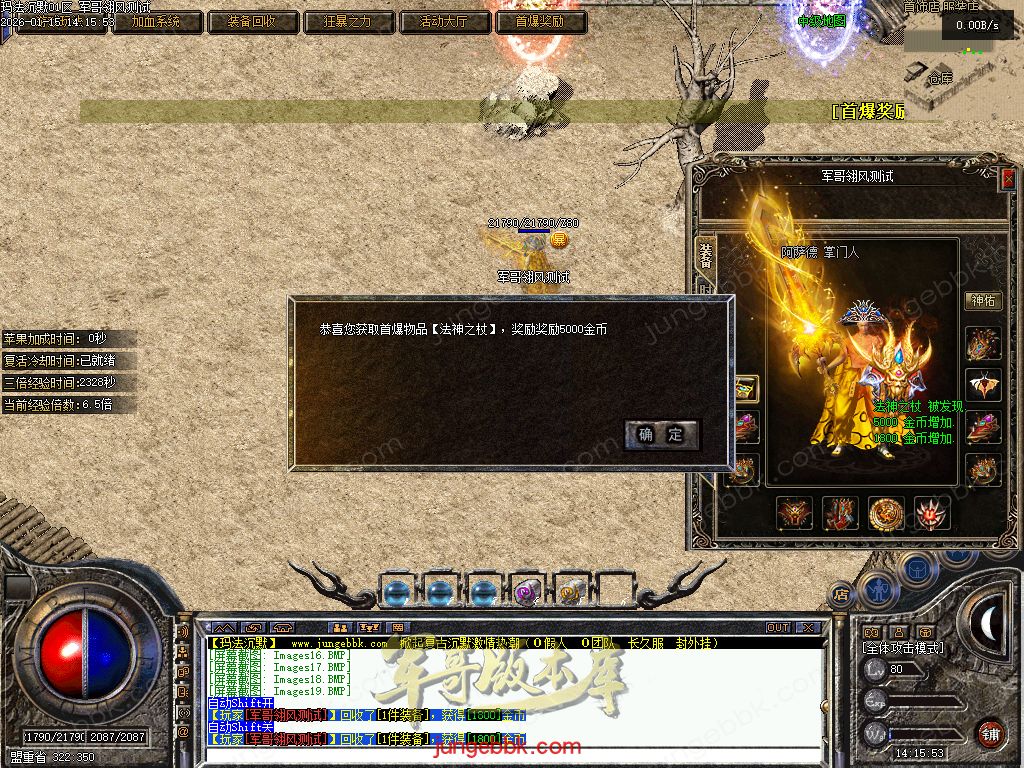Open the 首爆奖励 first-drop rewards menu
The width and height of the screenshot is (1024, 768).
539,21
